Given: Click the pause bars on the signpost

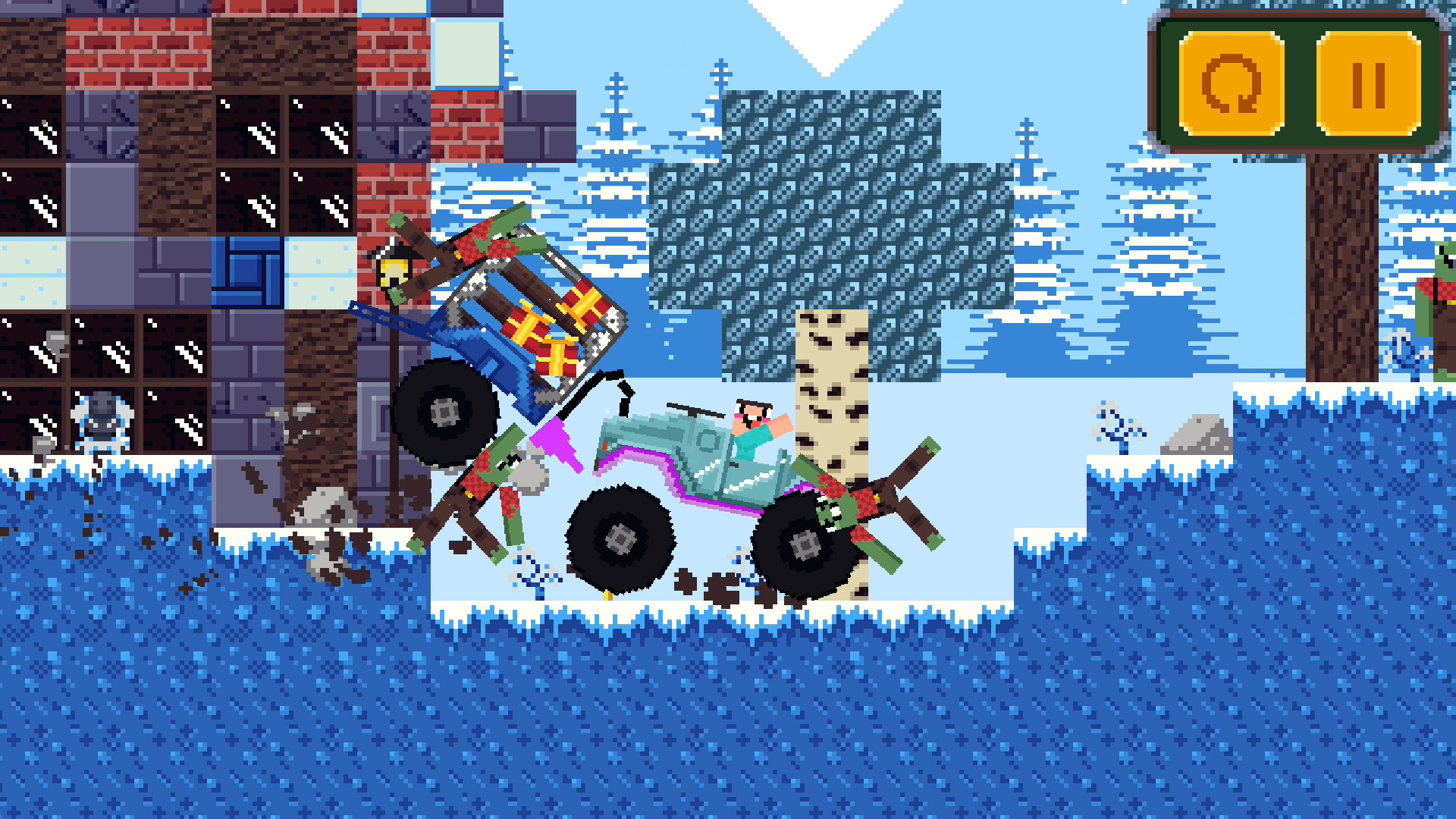Looking at the screenshot, I should [x=1370, y=86].
